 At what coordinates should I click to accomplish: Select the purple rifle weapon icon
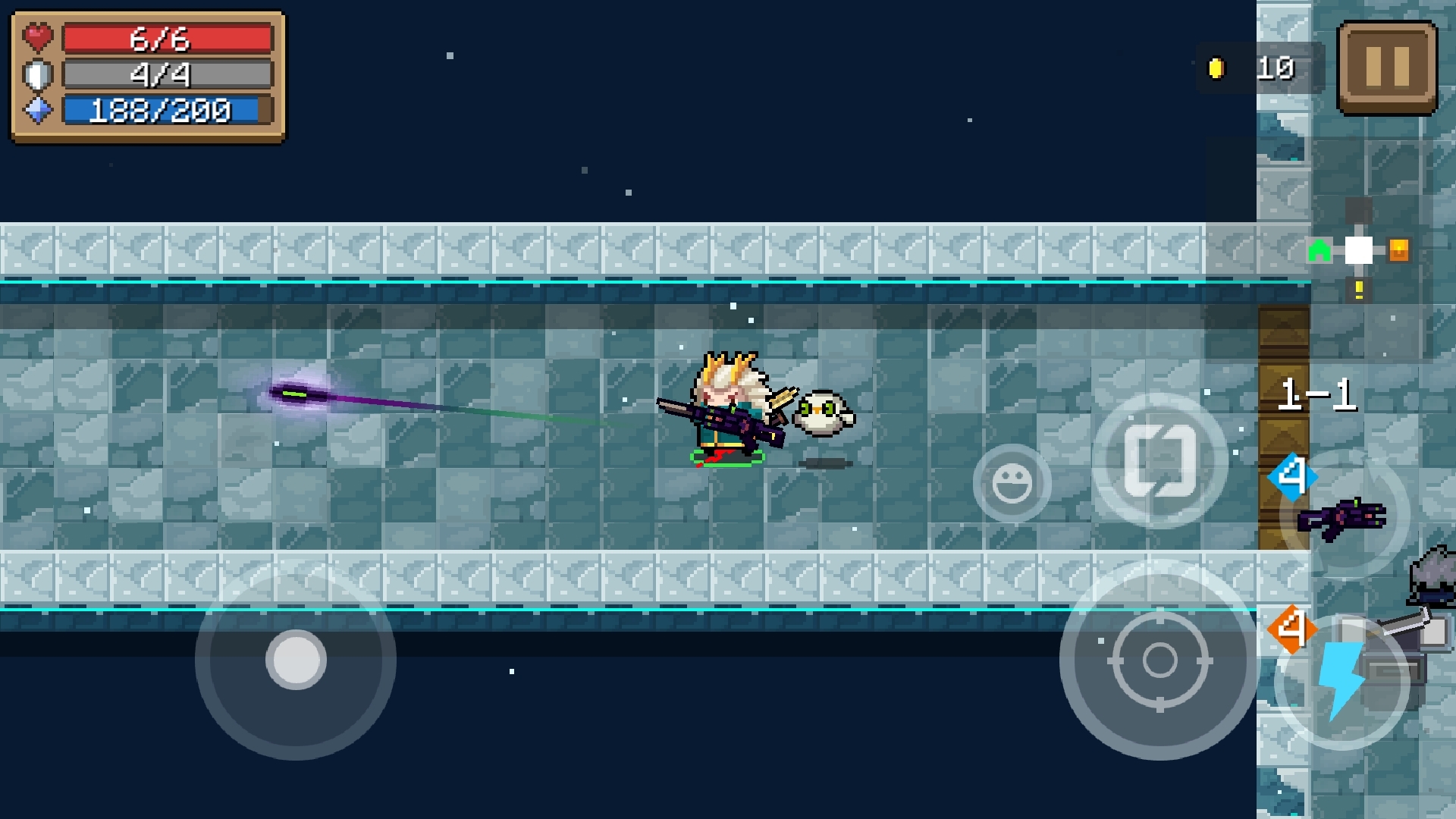[x=1342, y=517]
